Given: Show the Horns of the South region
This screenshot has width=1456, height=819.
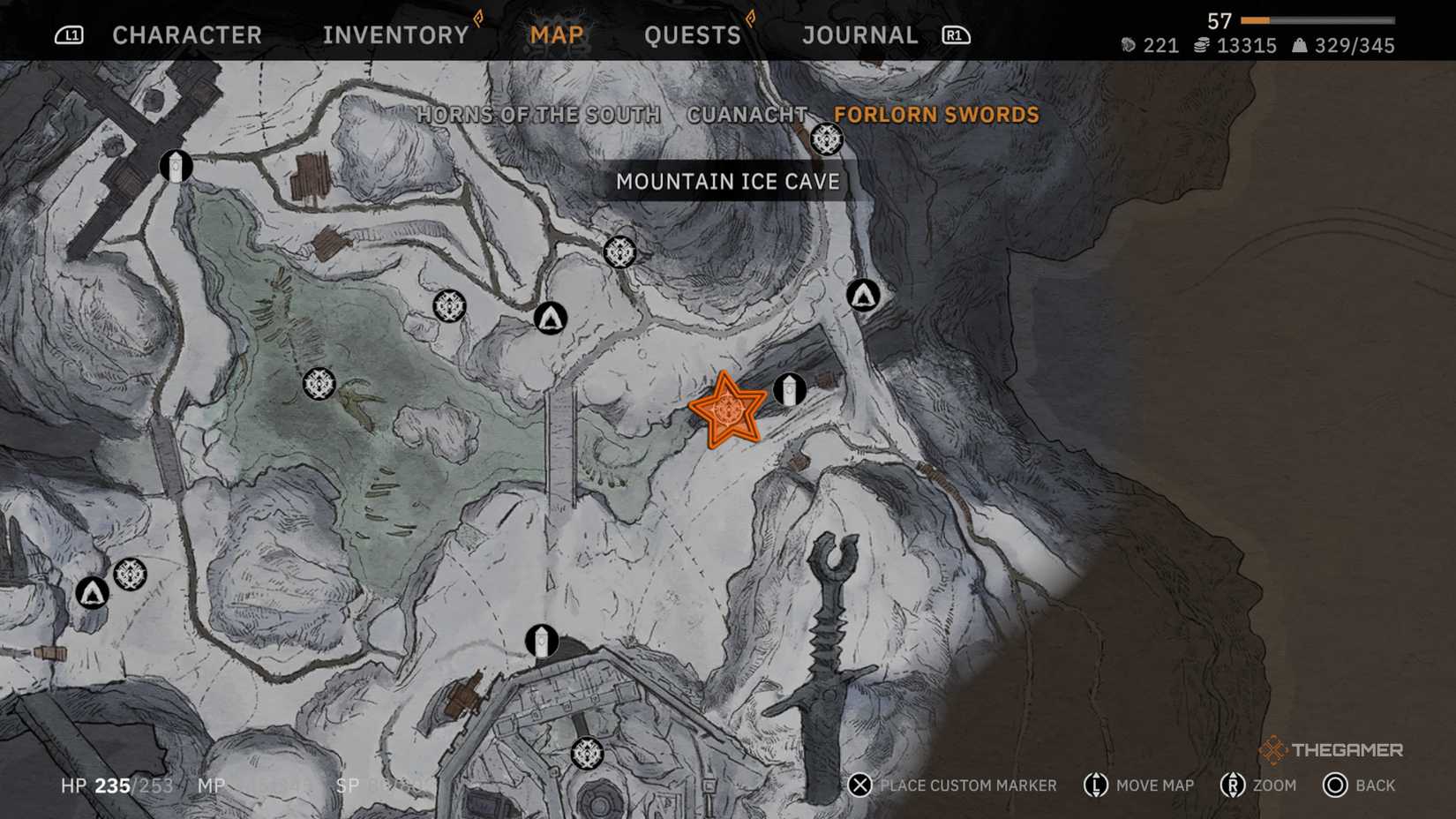Looking at the screenshot, I should (x=538, y=115).
